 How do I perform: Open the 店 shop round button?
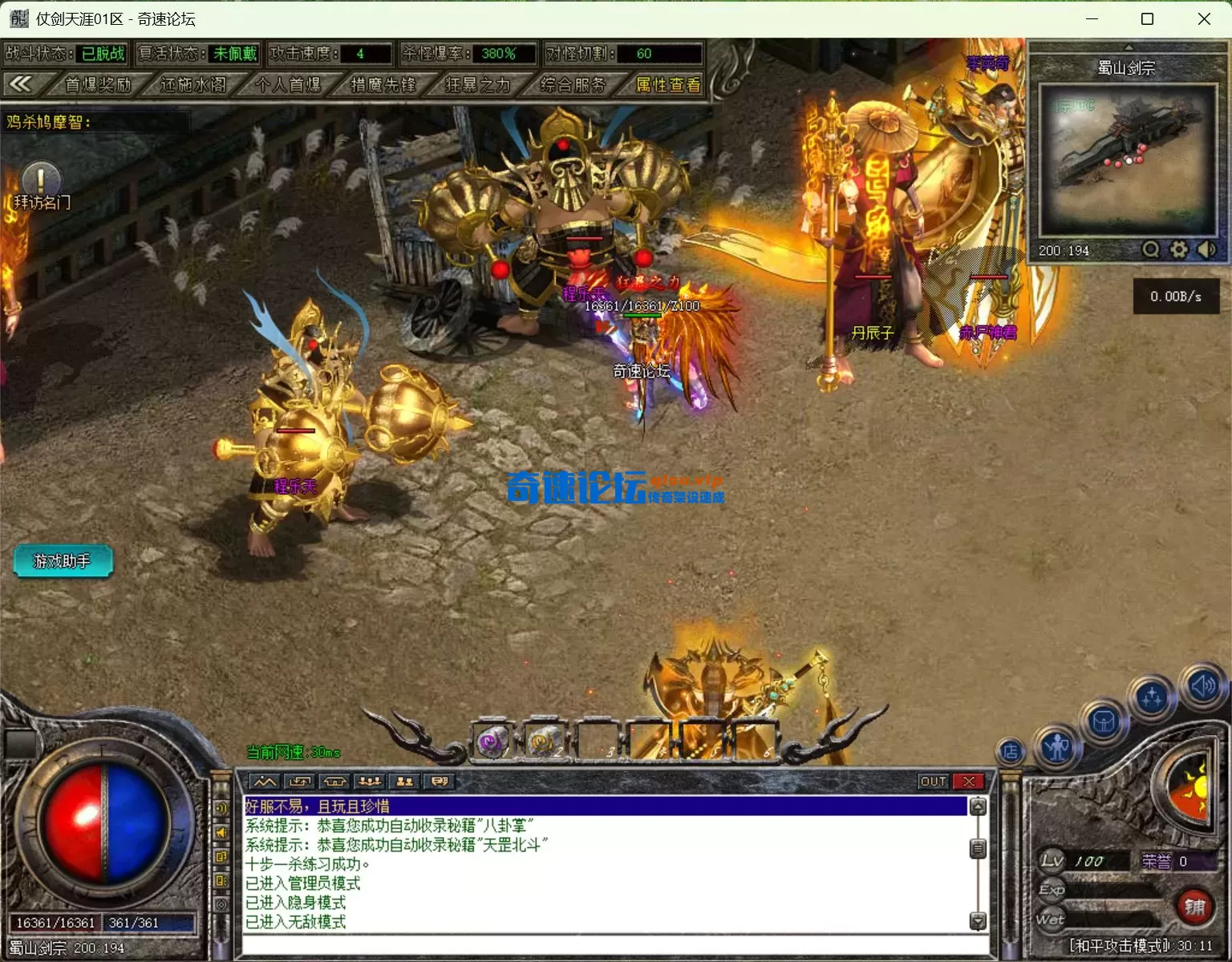1011,751
